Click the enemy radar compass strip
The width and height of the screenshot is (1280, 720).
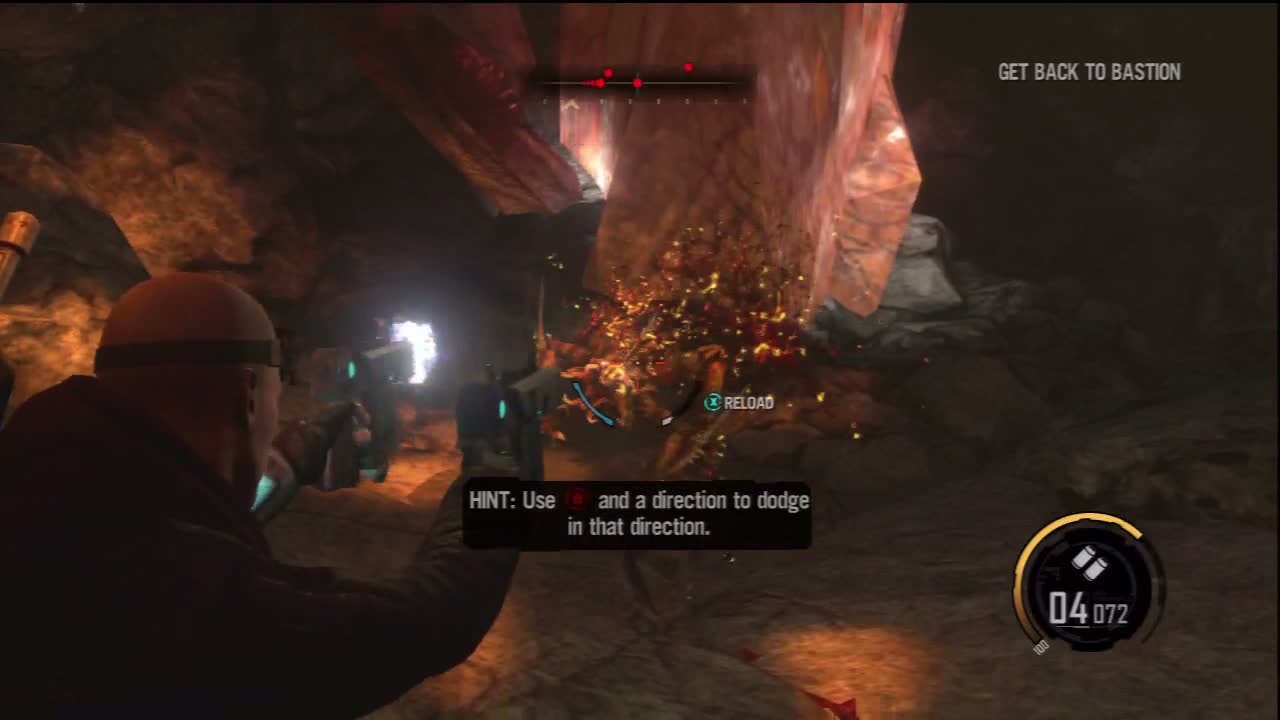point(641,83)
